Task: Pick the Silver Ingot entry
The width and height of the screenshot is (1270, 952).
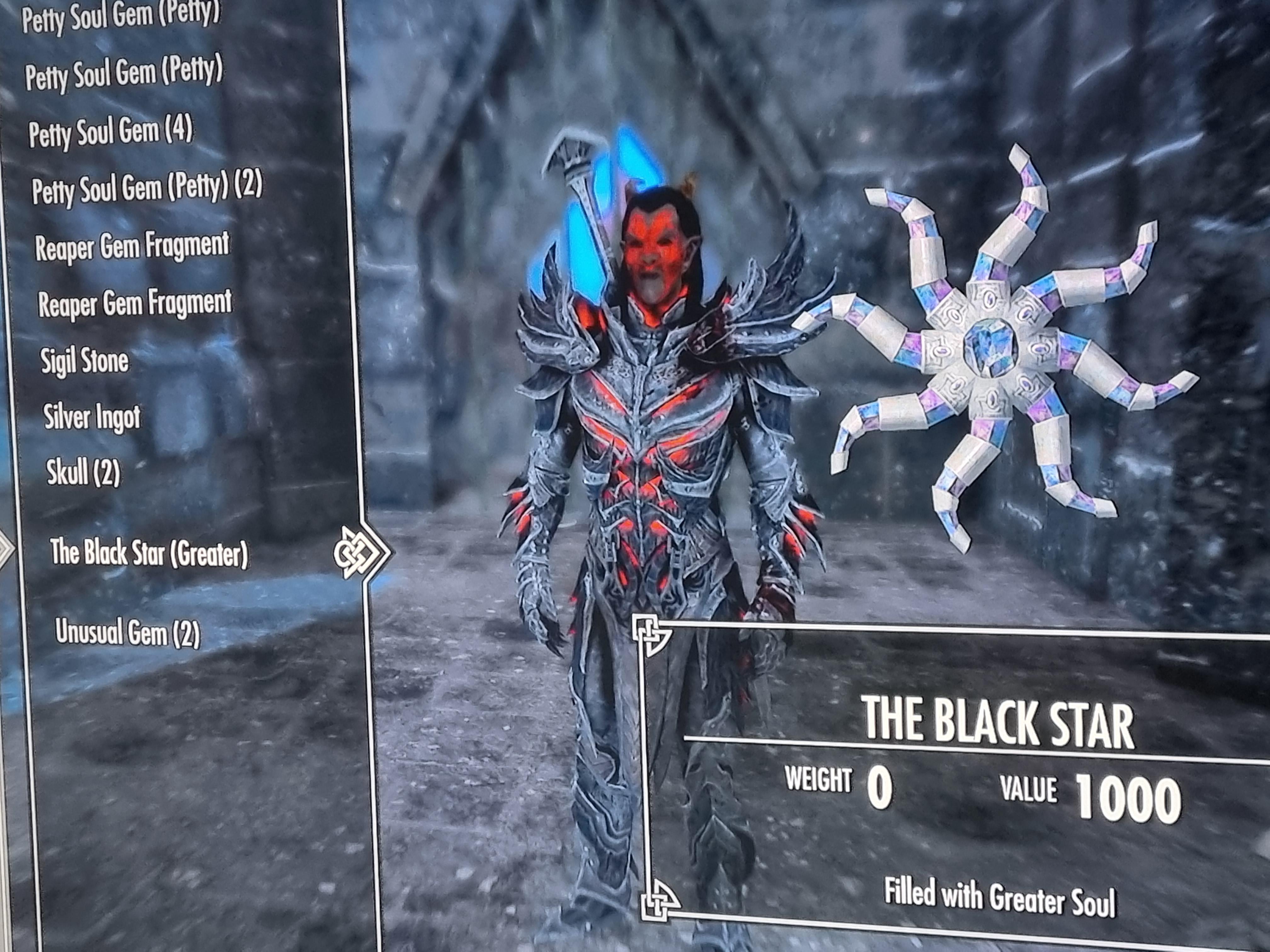Action: point(92,416)
